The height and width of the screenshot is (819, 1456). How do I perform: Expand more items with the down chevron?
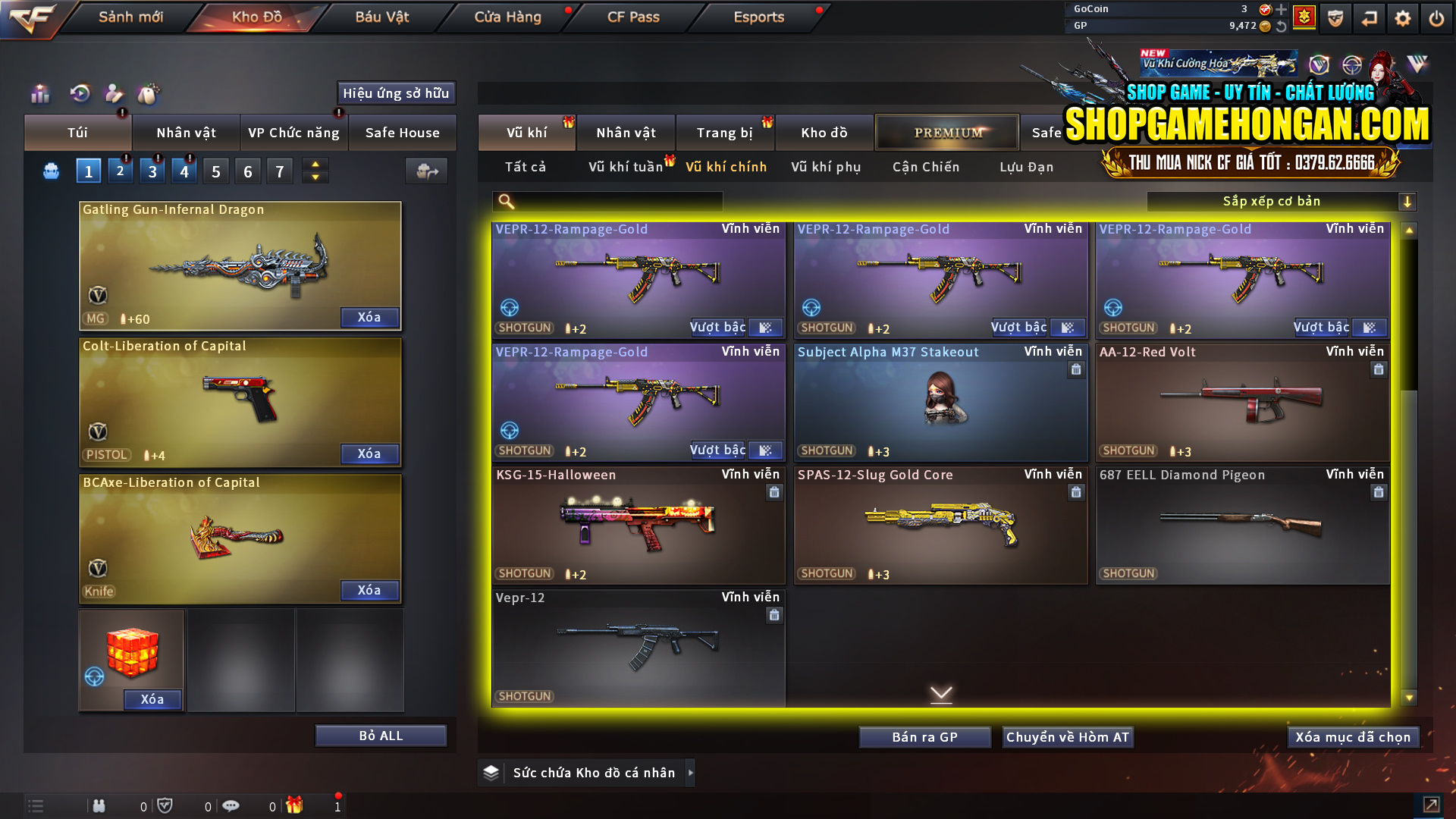941,693
